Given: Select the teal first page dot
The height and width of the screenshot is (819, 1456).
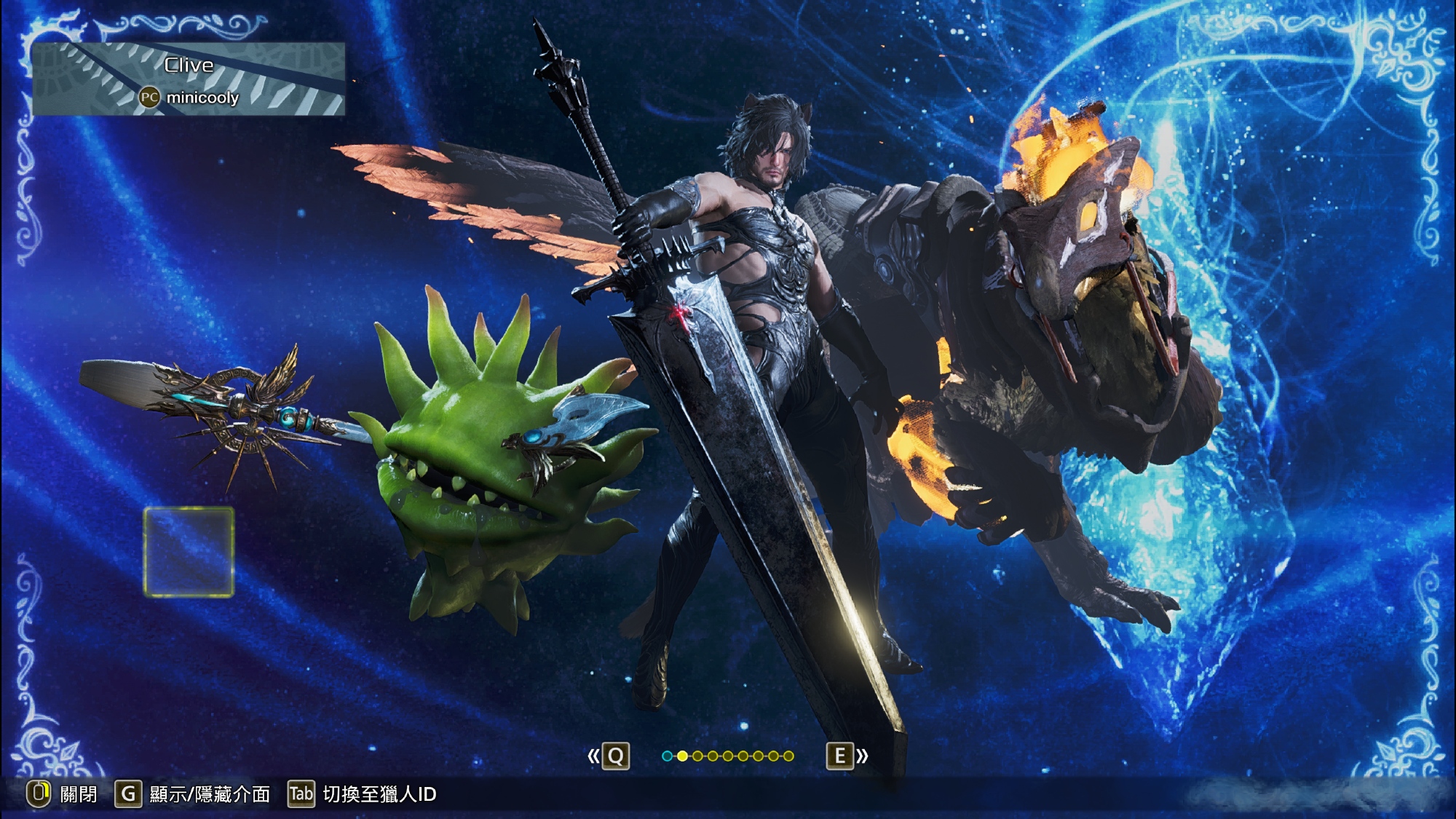Looking at the screenshot, I should tap(667, 756).
